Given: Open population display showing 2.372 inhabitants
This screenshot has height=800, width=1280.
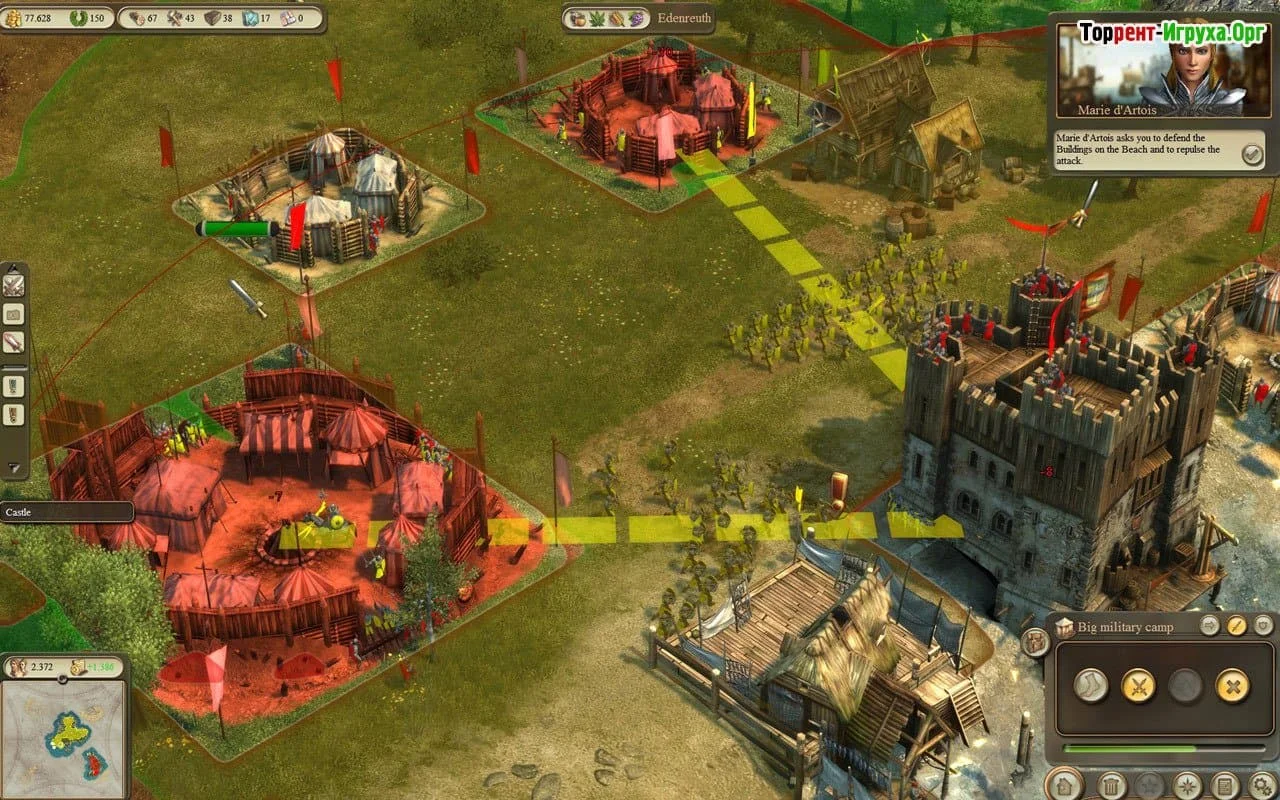Looking at the screenshot, I should click(38, 667).
